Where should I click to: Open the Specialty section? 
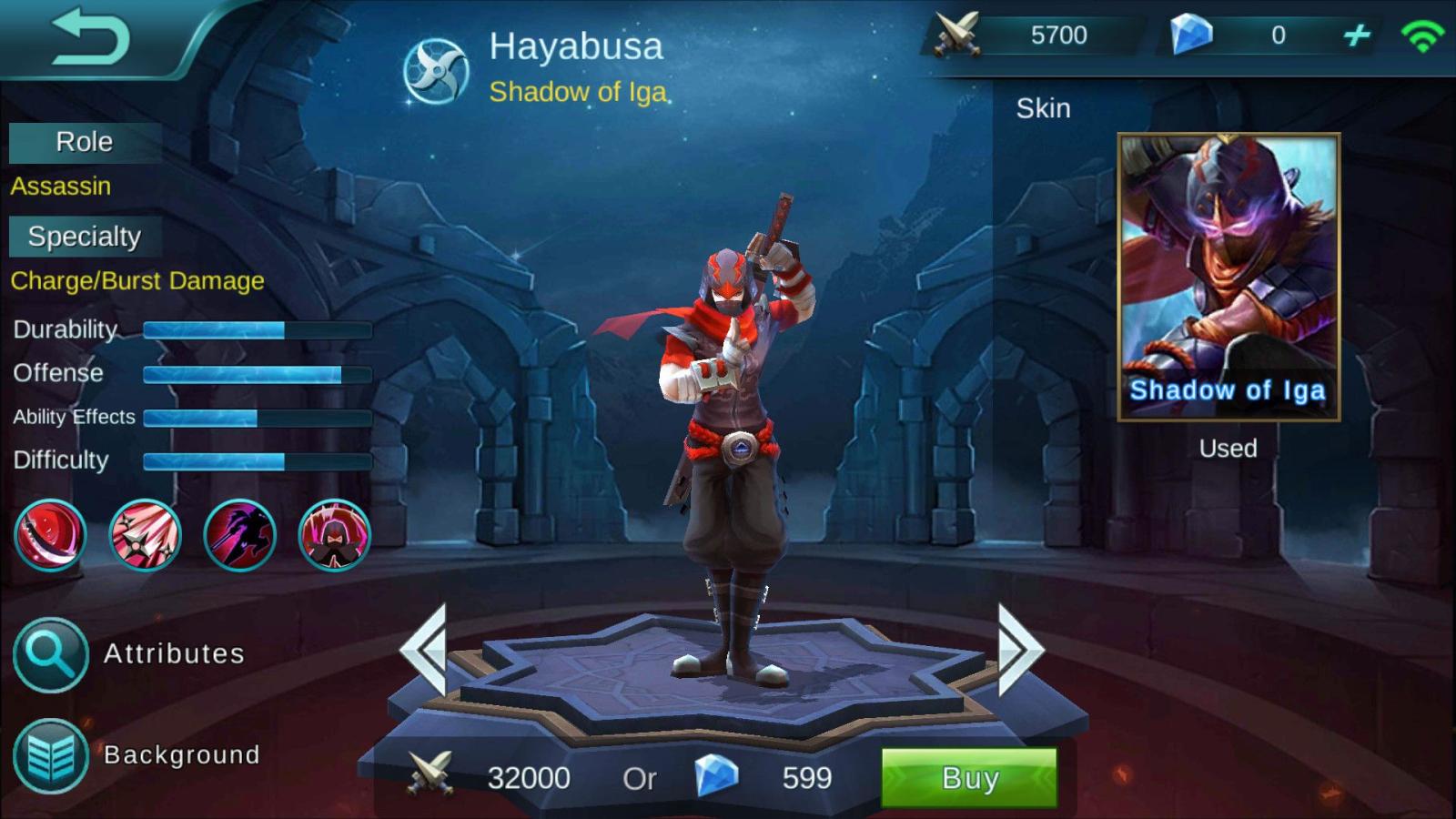tap(86, 237)
